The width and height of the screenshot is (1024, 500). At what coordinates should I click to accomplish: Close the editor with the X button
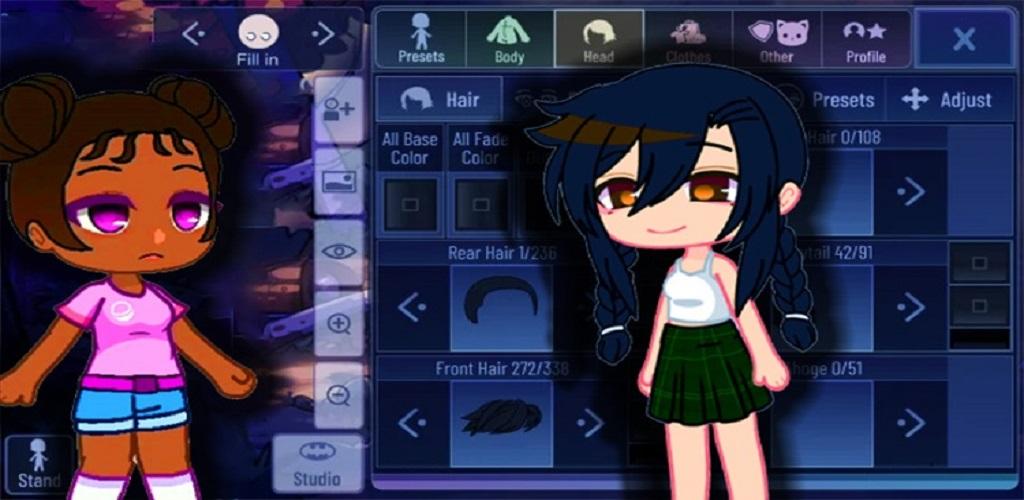pos(964,40)
